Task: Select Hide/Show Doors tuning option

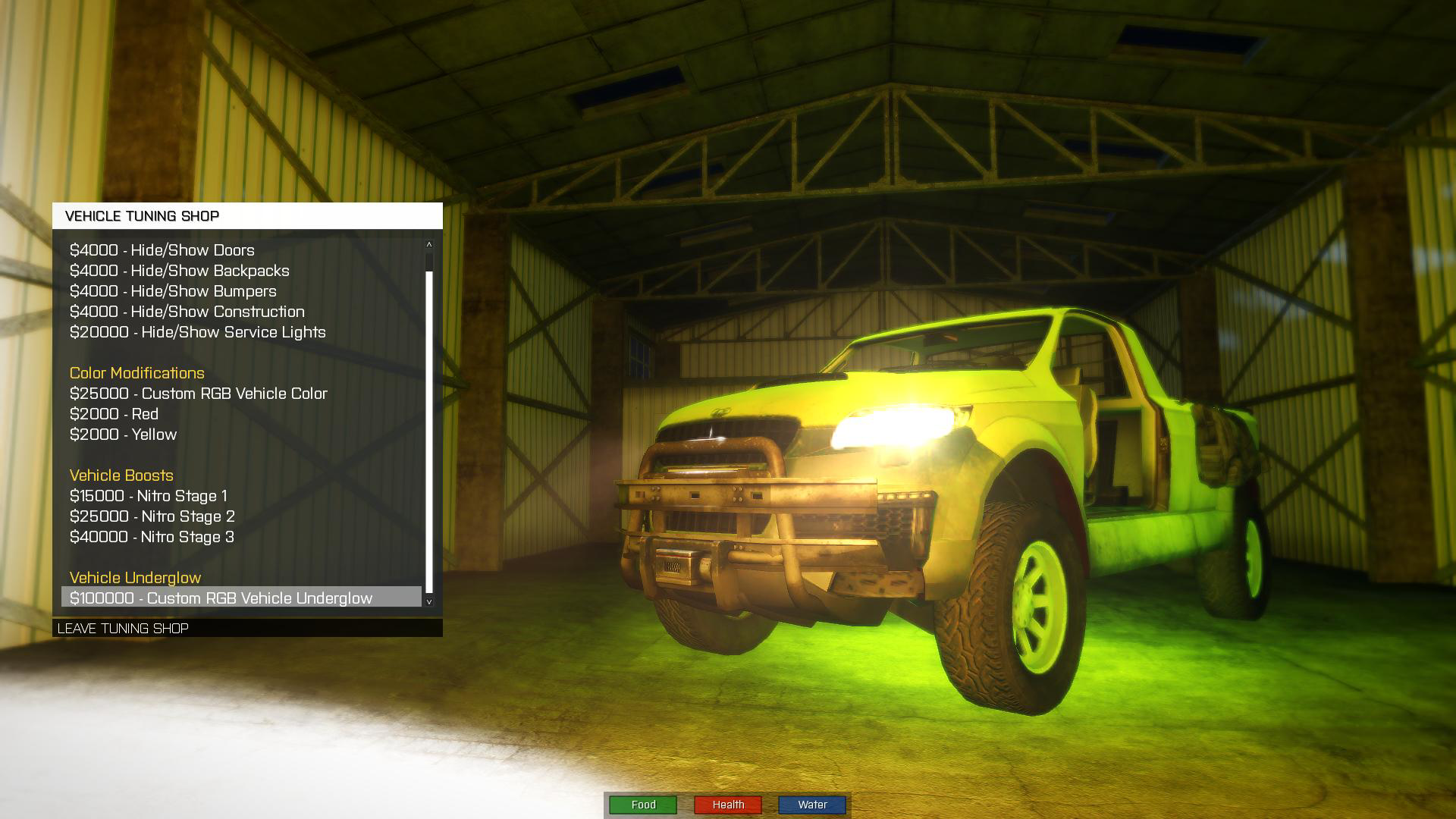Action: pyautogui.click(x=162, y=250)
